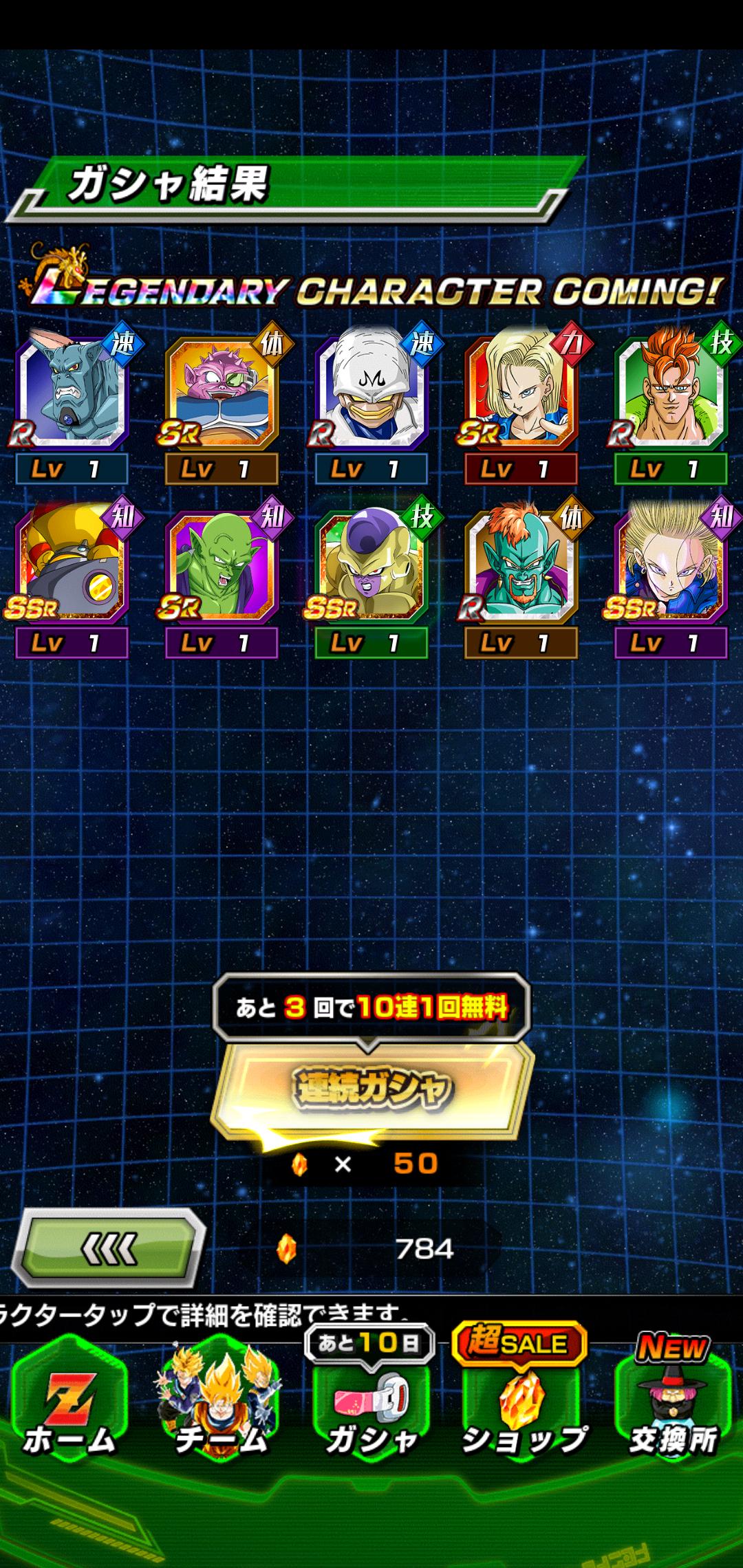Open the 交換所 exchange menu
This screenshot has height=1568, width=743.
click(x=673, y=1410)
